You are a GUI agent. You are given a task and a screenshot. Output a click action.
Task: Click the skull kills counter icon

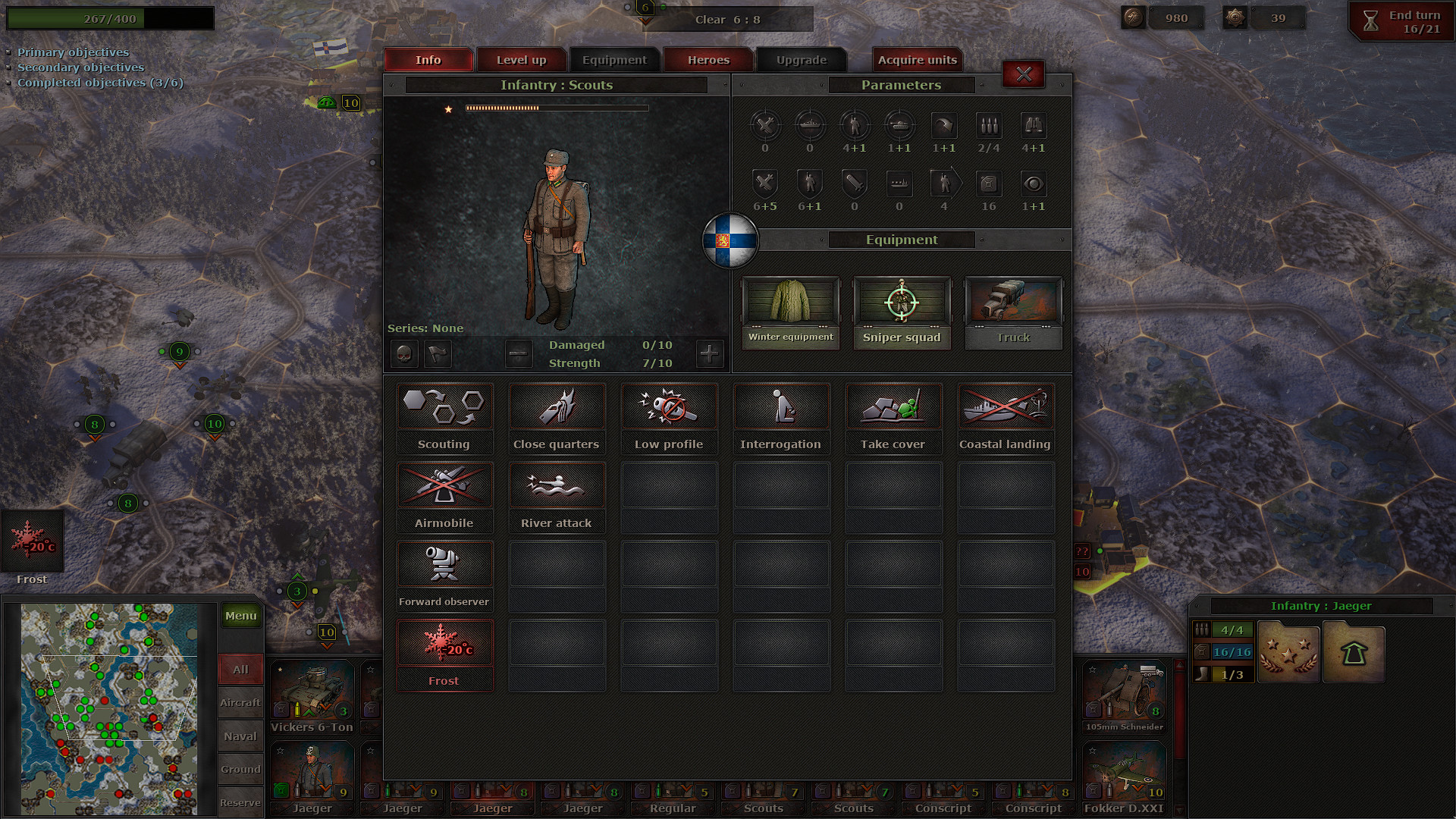403,353
